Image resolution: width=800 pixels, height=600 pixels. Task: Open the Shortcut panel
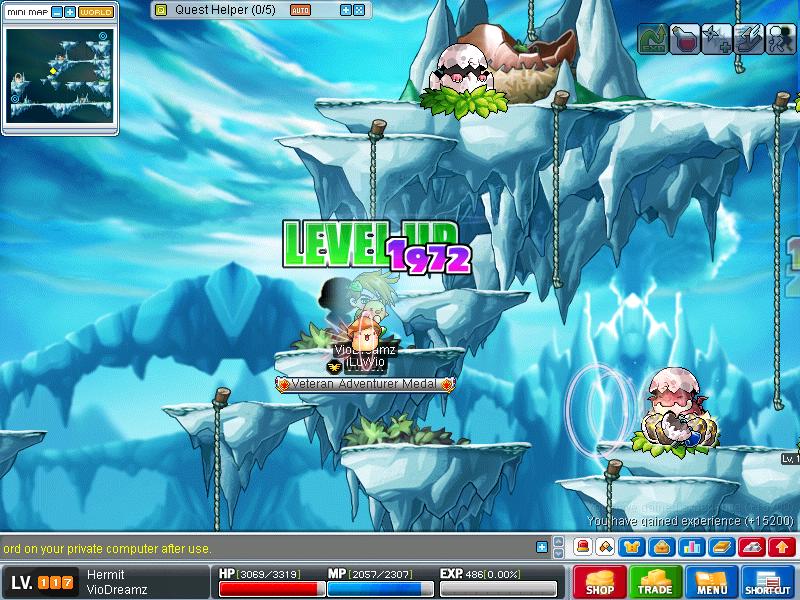coord(768,582)
